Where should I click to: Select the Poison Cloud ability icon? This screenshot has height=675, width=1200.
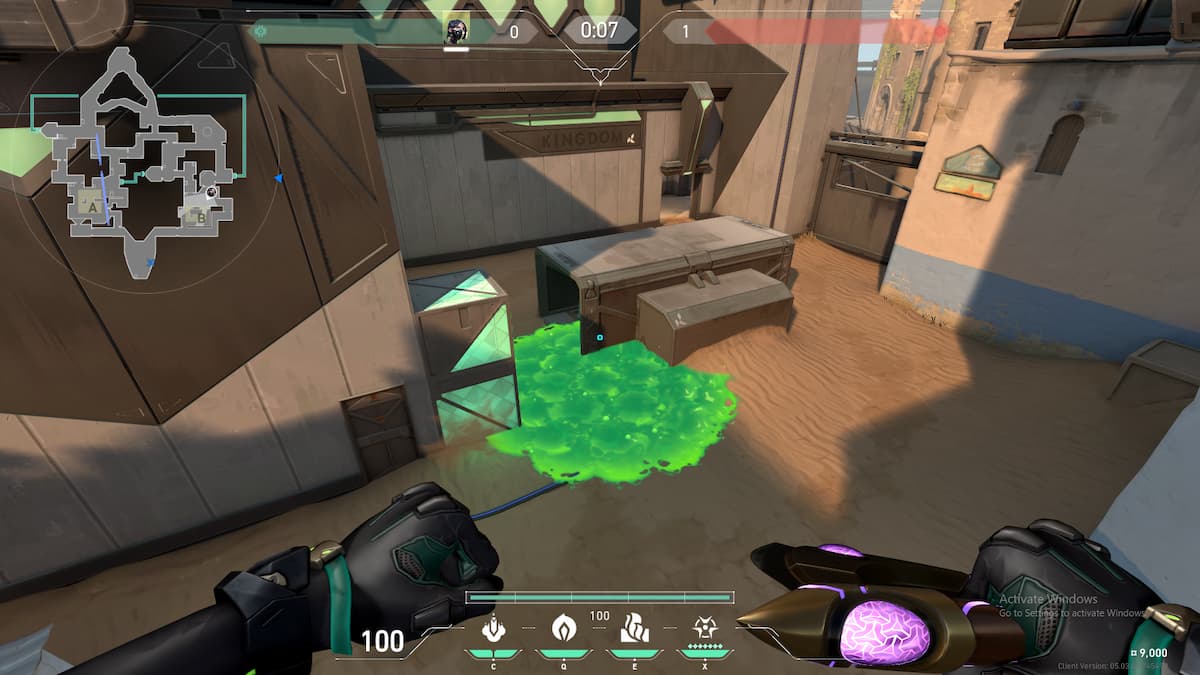(x=563, y=629)
